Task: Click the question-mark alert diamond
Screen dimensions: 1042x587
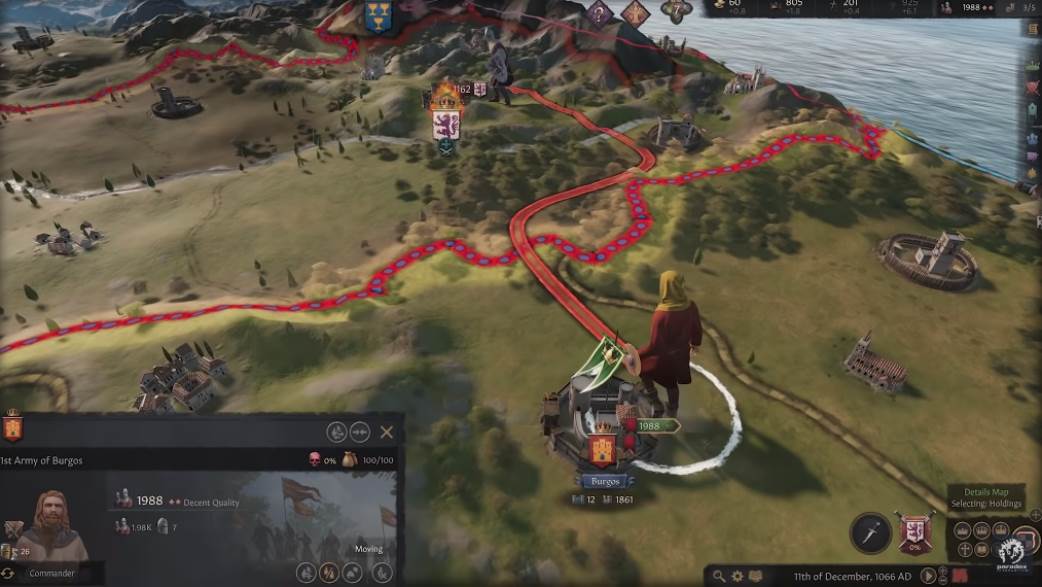Action: point(599,13)
